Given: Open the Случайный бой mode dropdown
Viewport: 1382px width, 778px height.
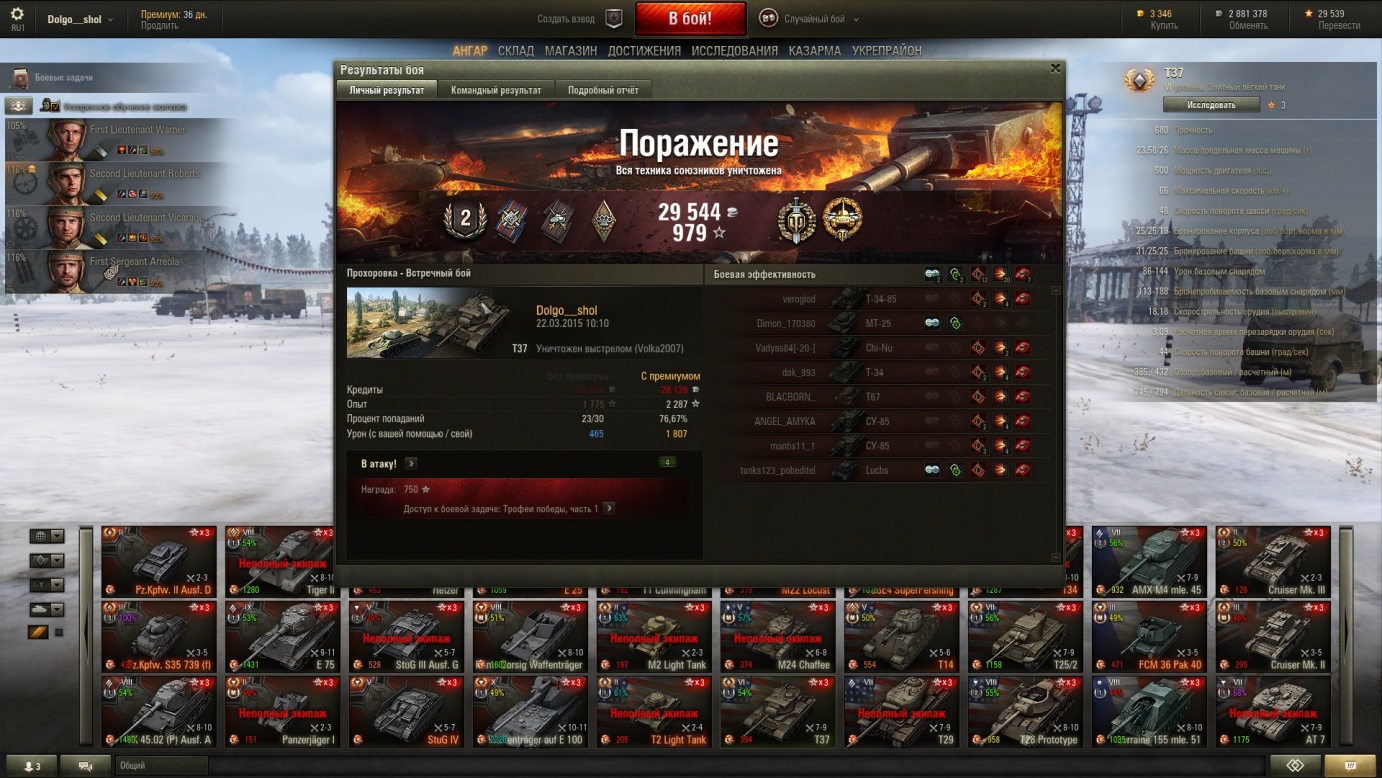Looking at the screenshot, I should pos(808,19).
